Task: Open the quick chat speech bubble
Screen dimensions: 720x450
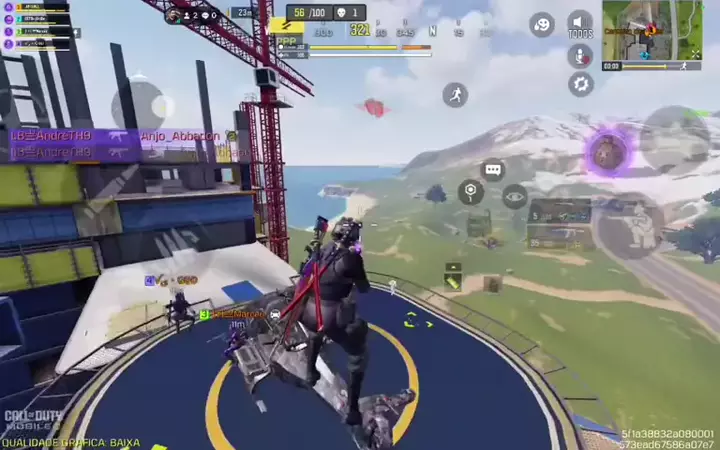Action: (492, 170)
